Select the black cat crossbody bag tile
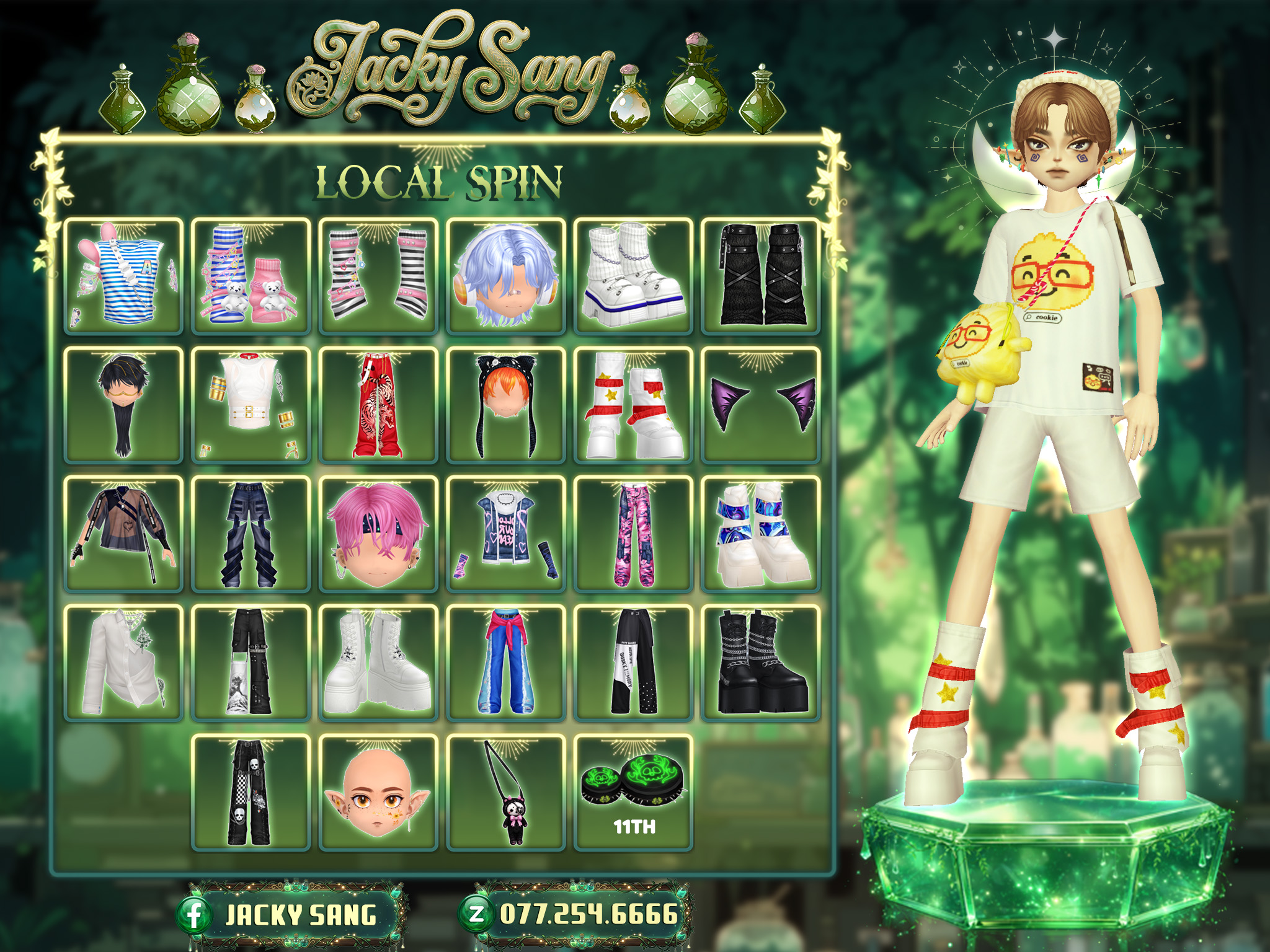This screenshot has width=1270, height=952. tap(505, 792)
